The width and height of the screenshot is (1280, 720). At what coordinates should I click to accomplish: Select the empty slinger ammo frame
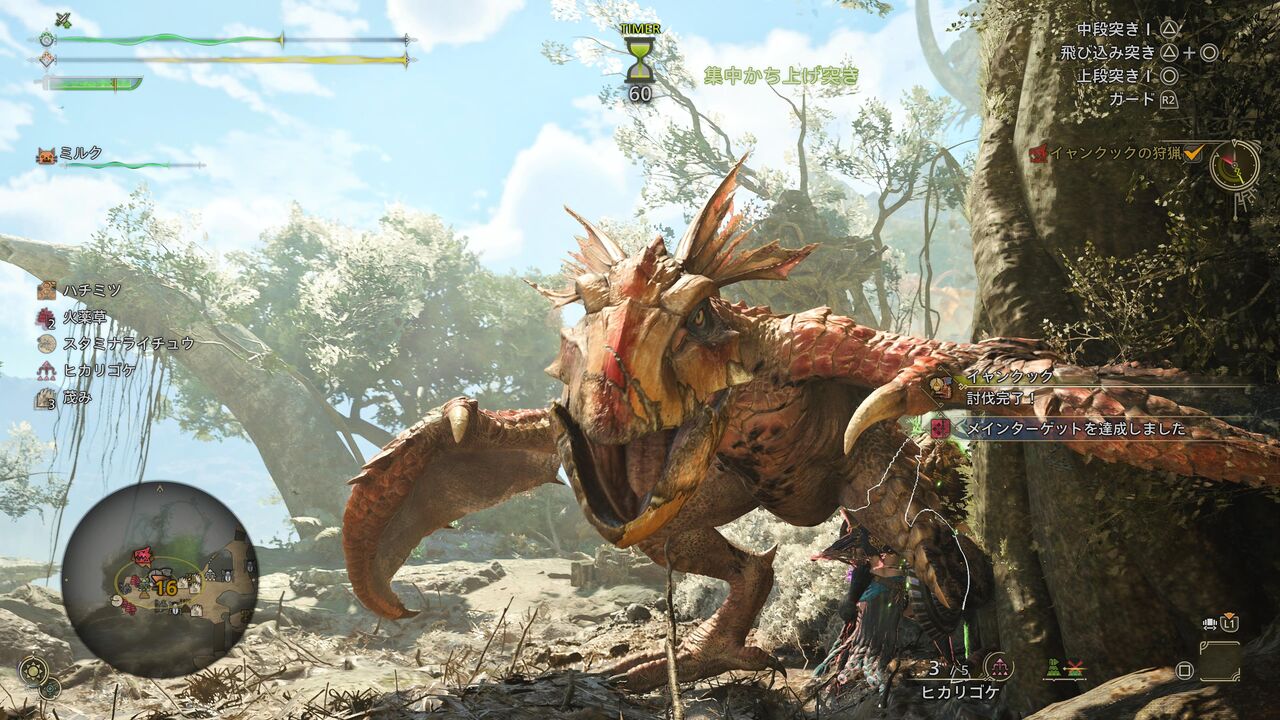(x=1221, y=662)
